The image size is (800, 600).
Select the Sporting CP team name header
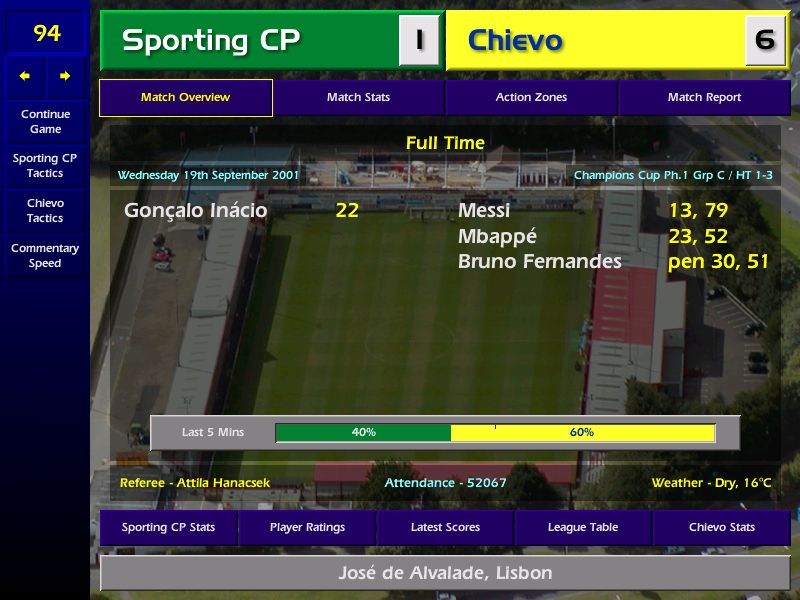click(x=249, y=41)
